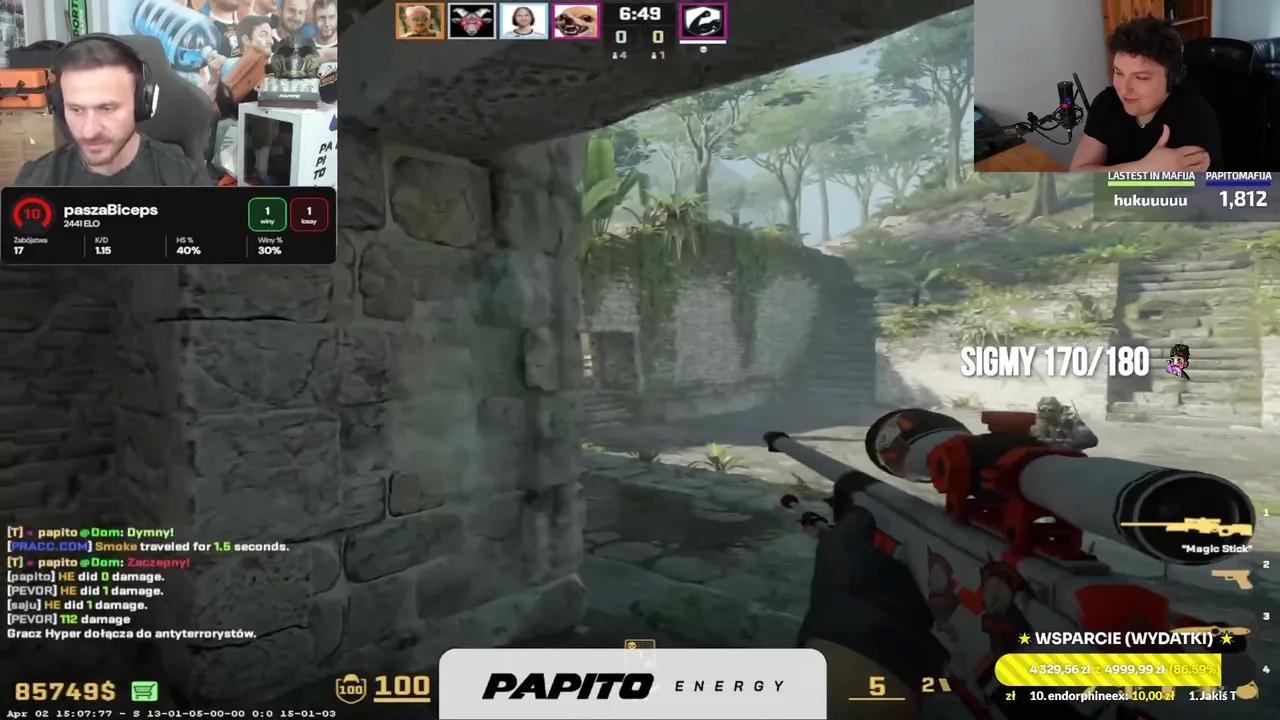This screenshot has height=720, width=1280.
Task: Click the red level 10 rank badge
Action: (31, 213)
